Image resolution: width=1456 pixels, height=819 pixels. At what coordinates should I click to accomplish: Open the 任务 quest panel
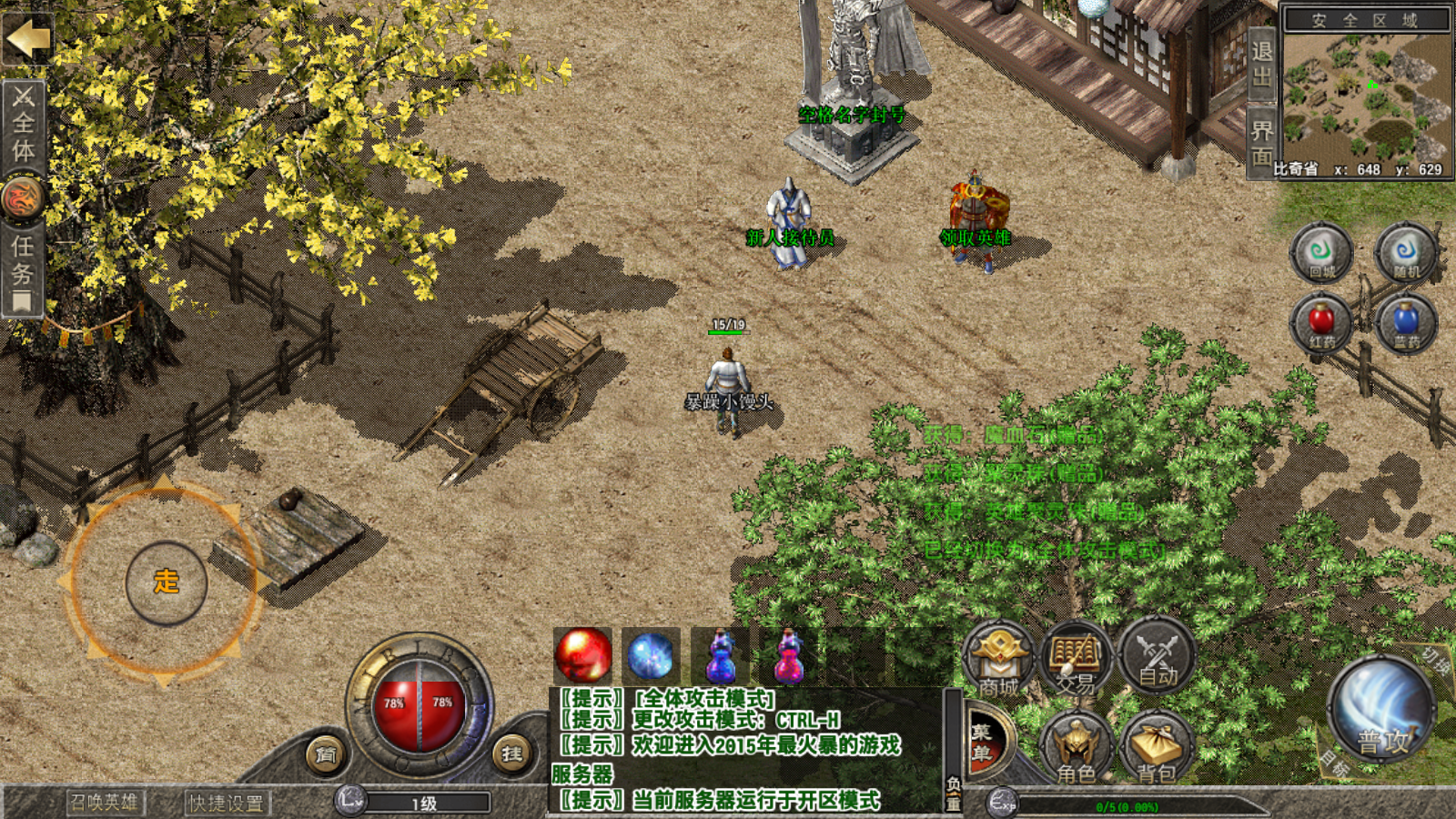(23, 263)
